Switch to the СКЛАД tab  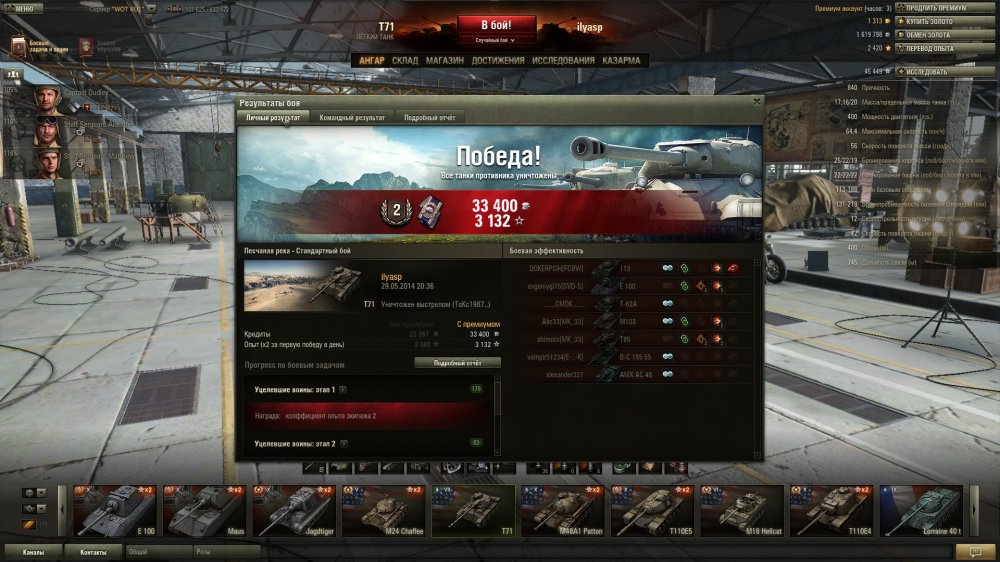(x=405, y=60)
